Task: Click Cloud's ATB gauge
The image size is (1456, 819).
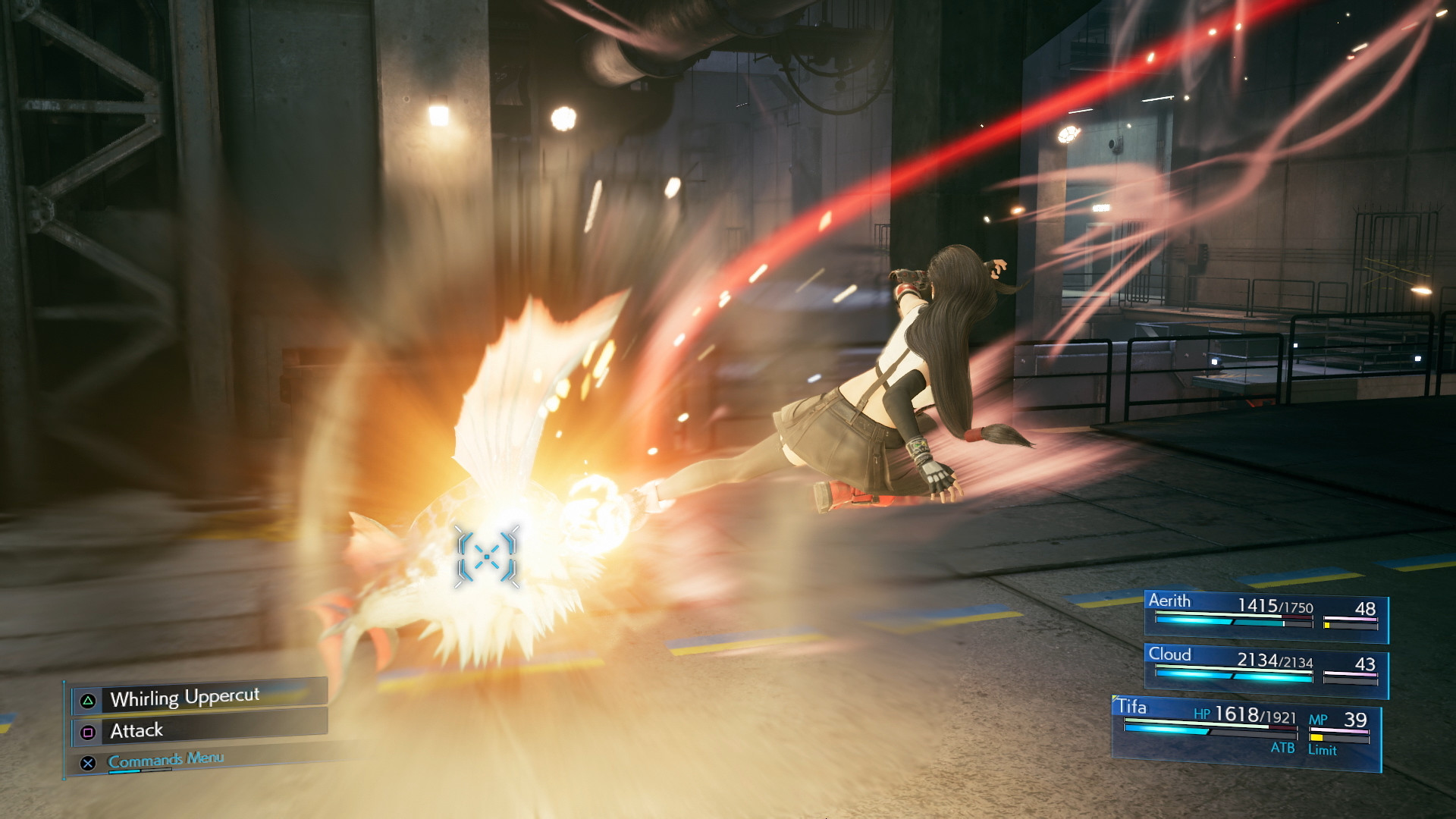Action: point(1233,677)
